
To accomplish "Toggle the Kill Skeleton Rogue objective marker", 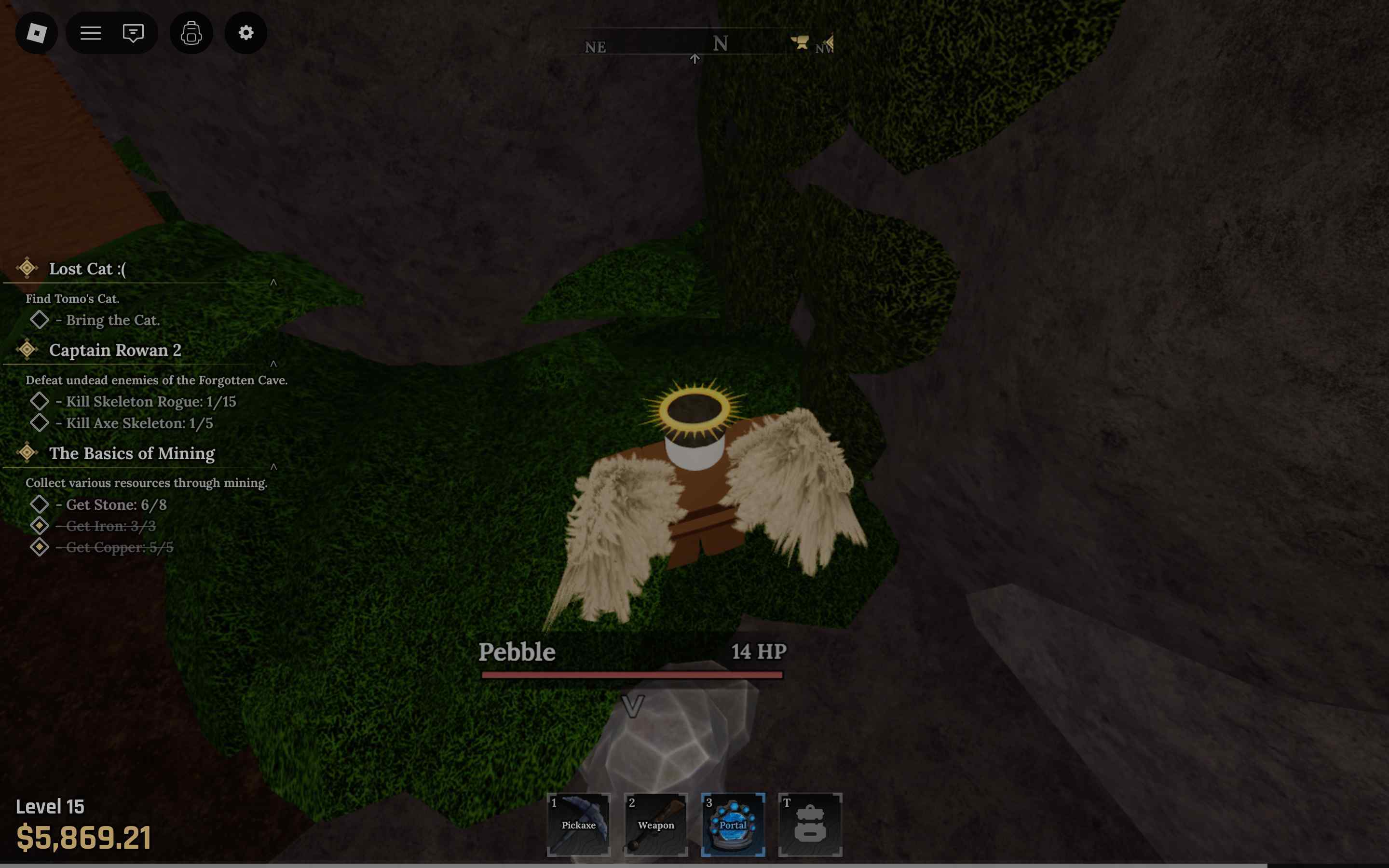I will click(40, 401).
